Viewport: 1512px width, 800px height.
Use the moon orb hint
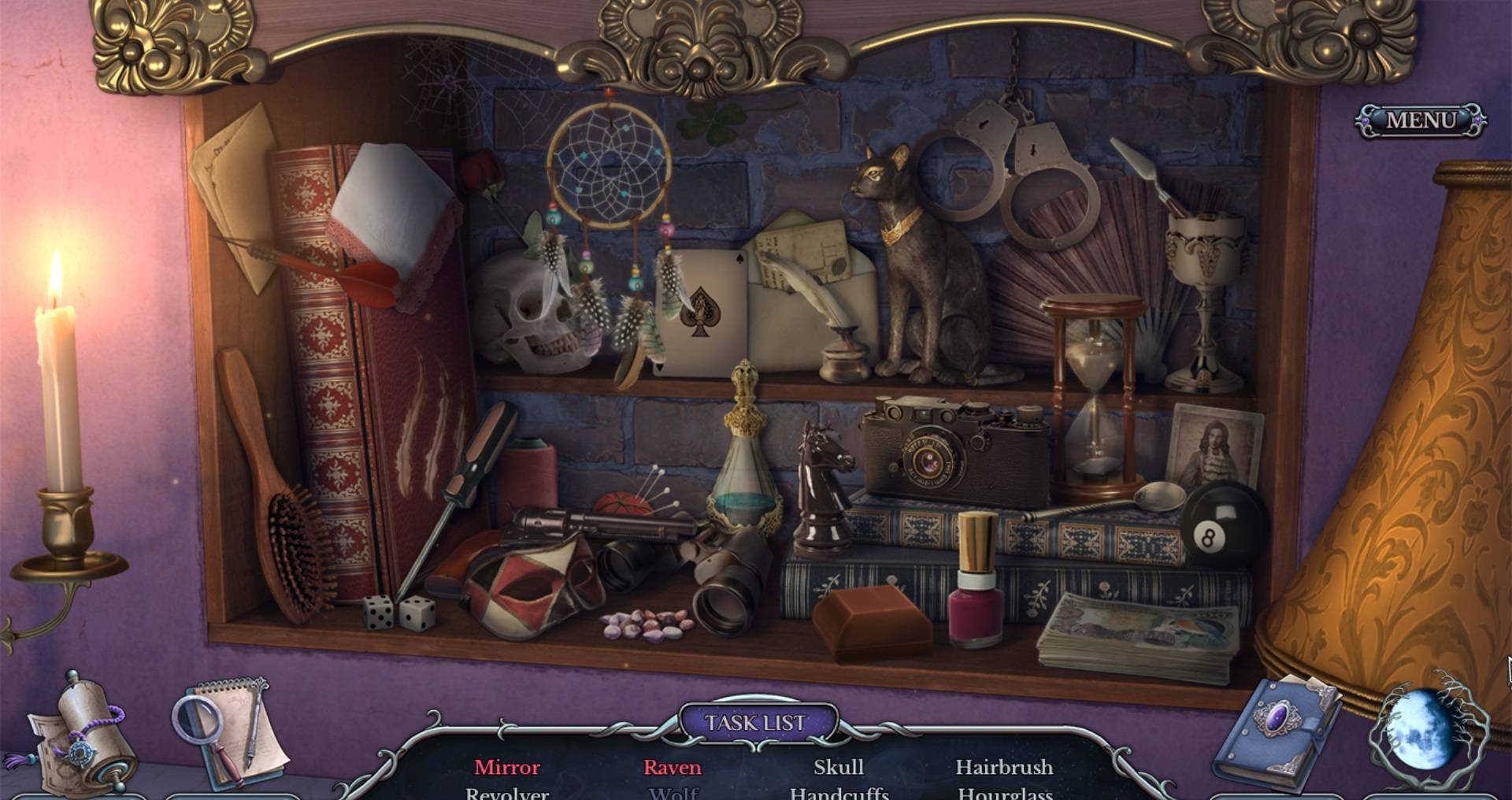point(1425,734)
